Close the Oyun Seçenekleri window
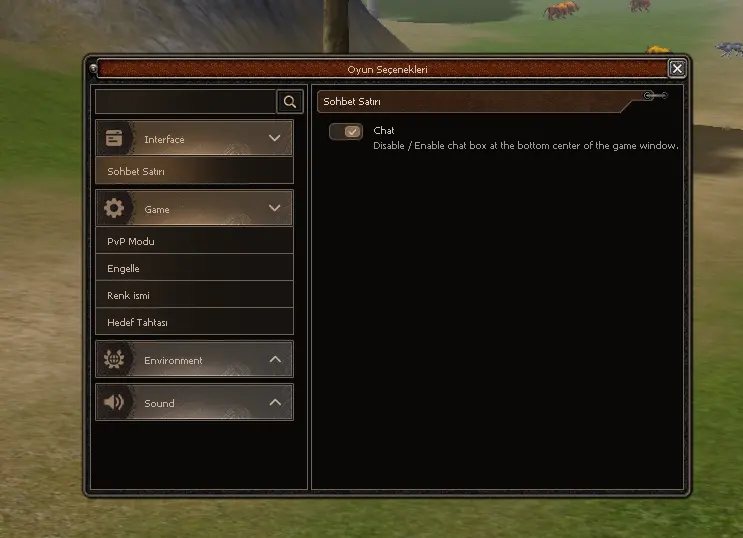 pyautogui.click(x=677, y=69)
